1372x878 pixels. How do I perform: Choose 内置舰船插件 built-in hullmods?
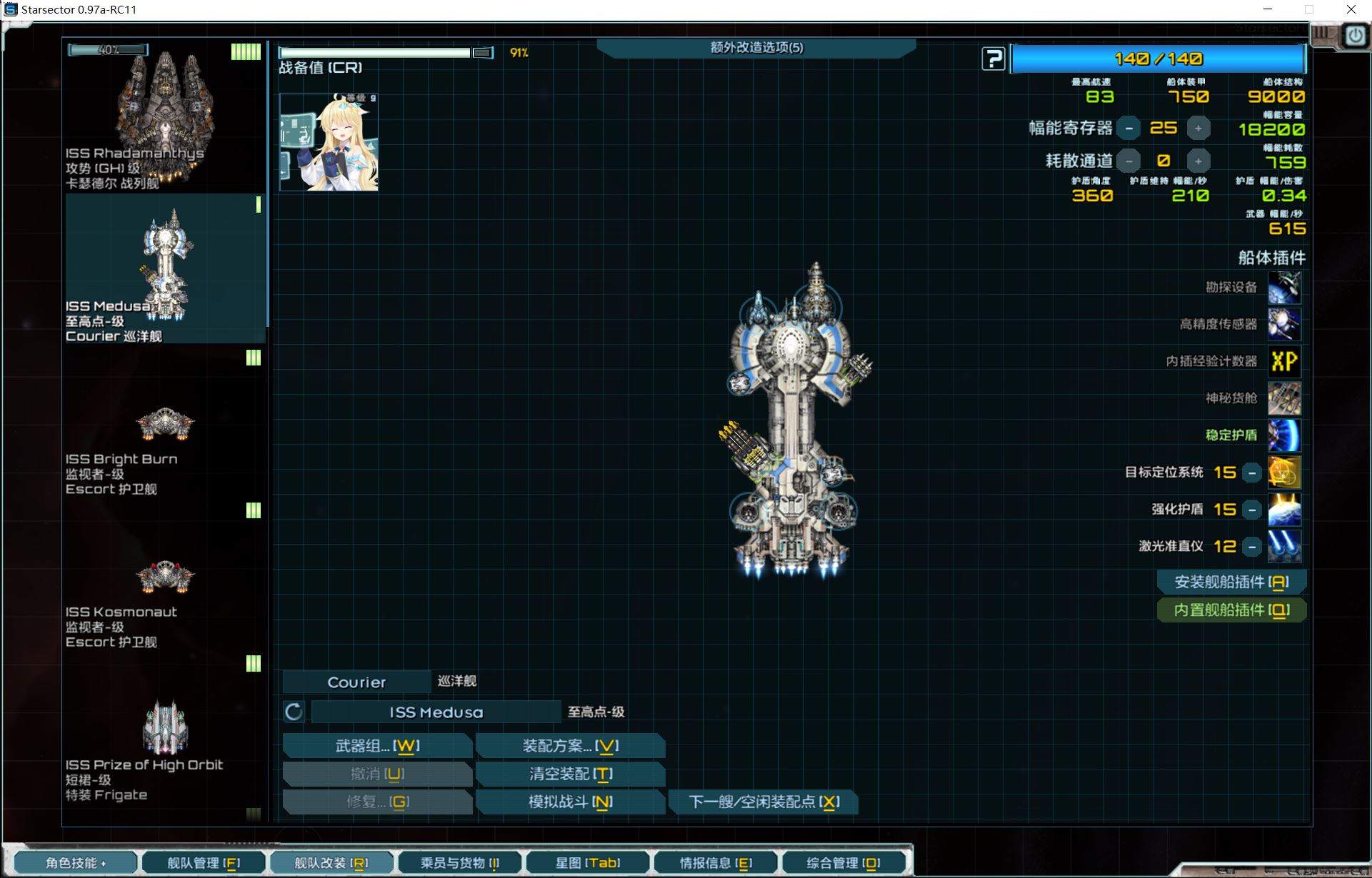pos(1231,610)
